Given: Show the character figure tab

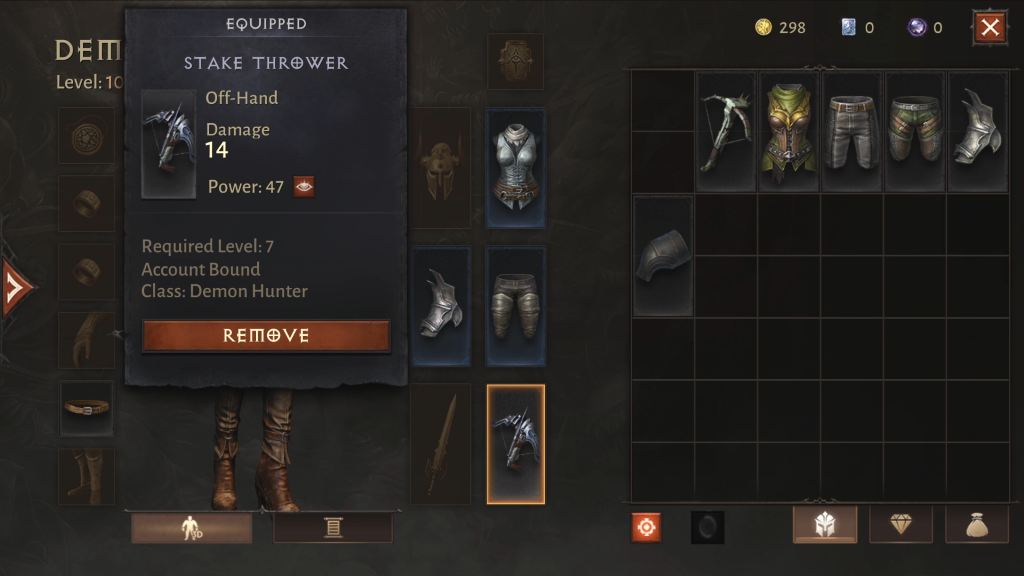Looking at the screenshot, I should tap(191, 528).
